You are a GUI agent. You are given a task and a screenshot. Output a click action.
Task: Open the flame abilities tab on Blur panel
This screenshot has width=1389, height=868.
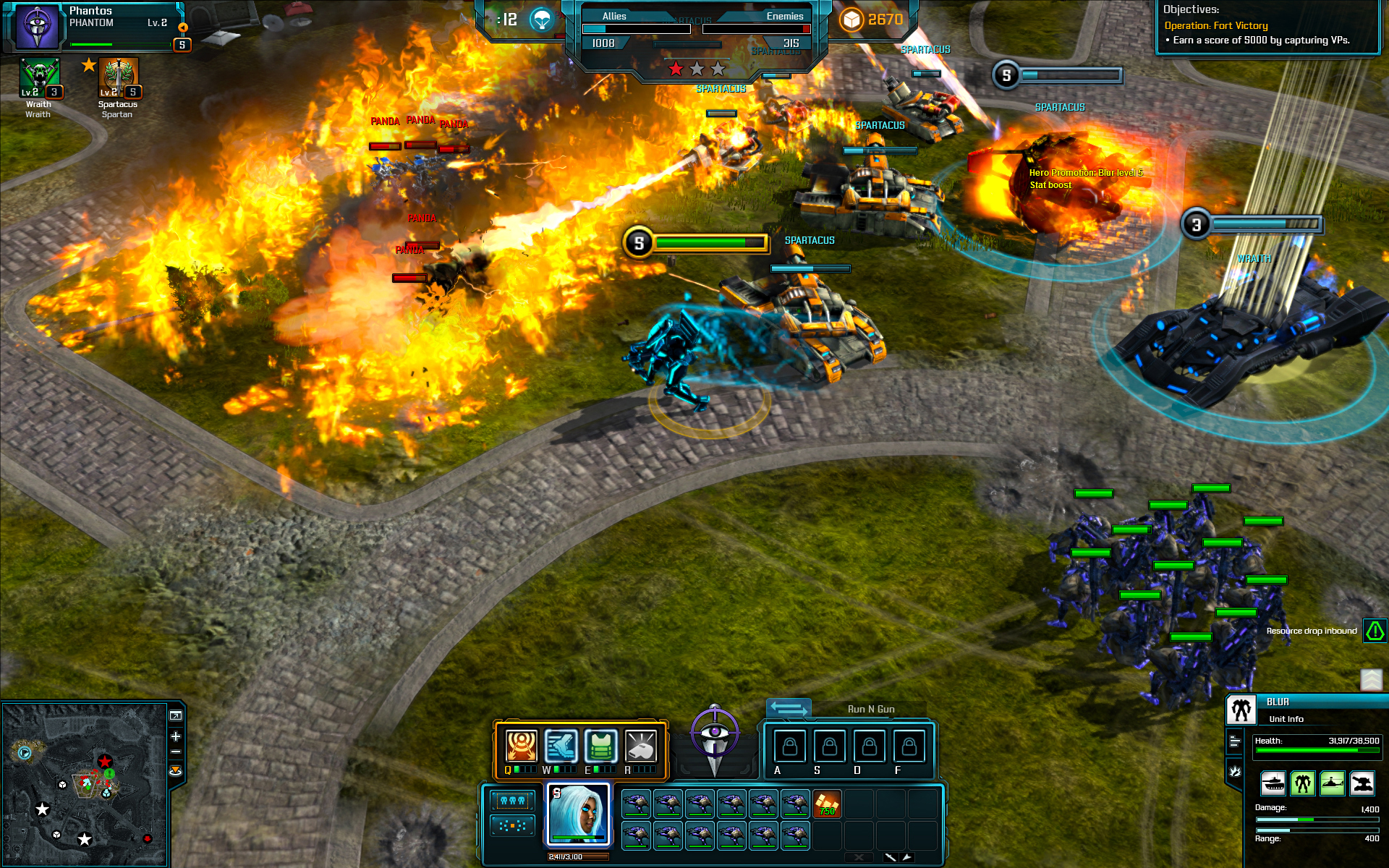[1235, 770]
